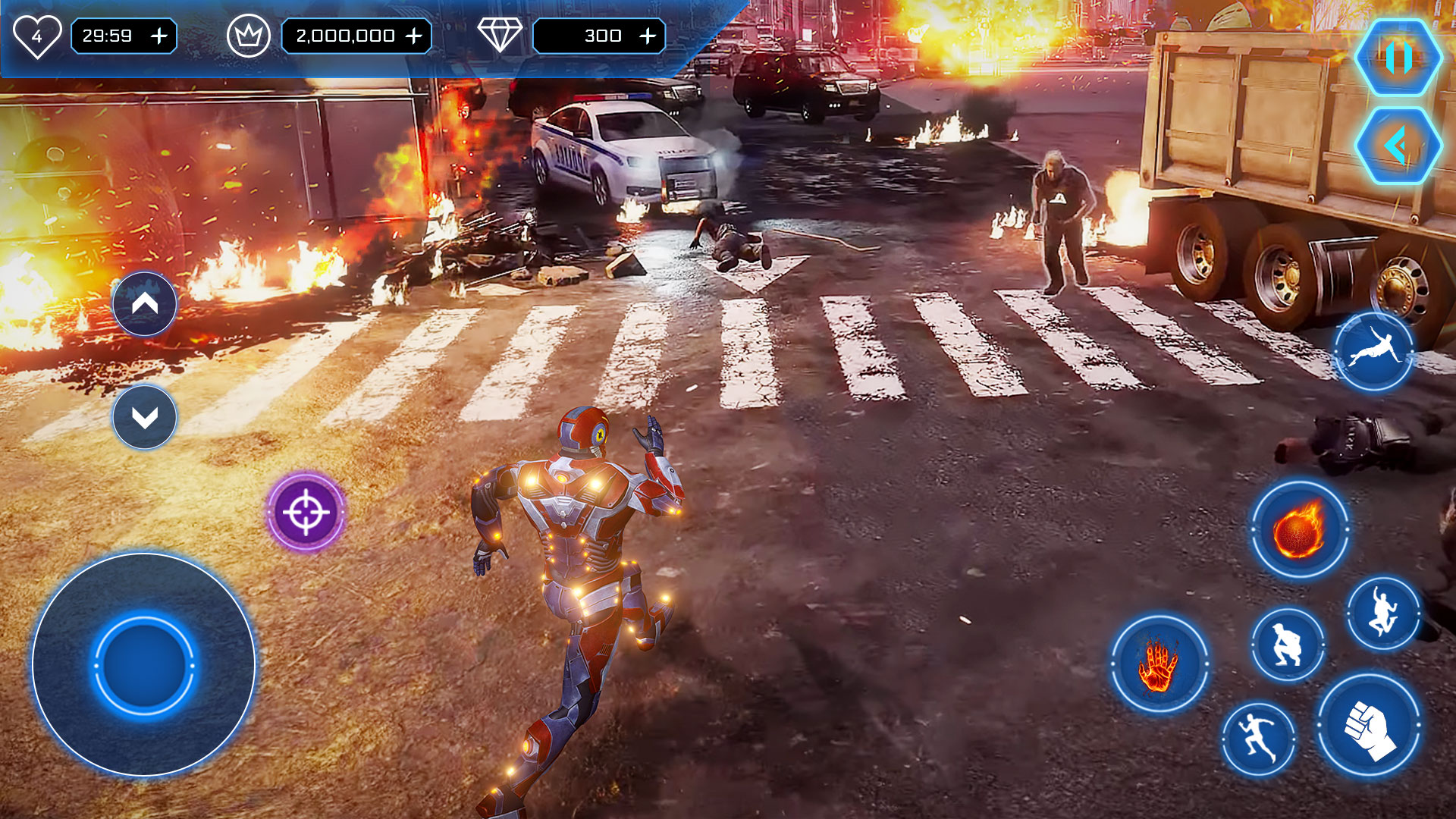Select the diamond gem currency icon
The image size is (1456, 819).
500,36
